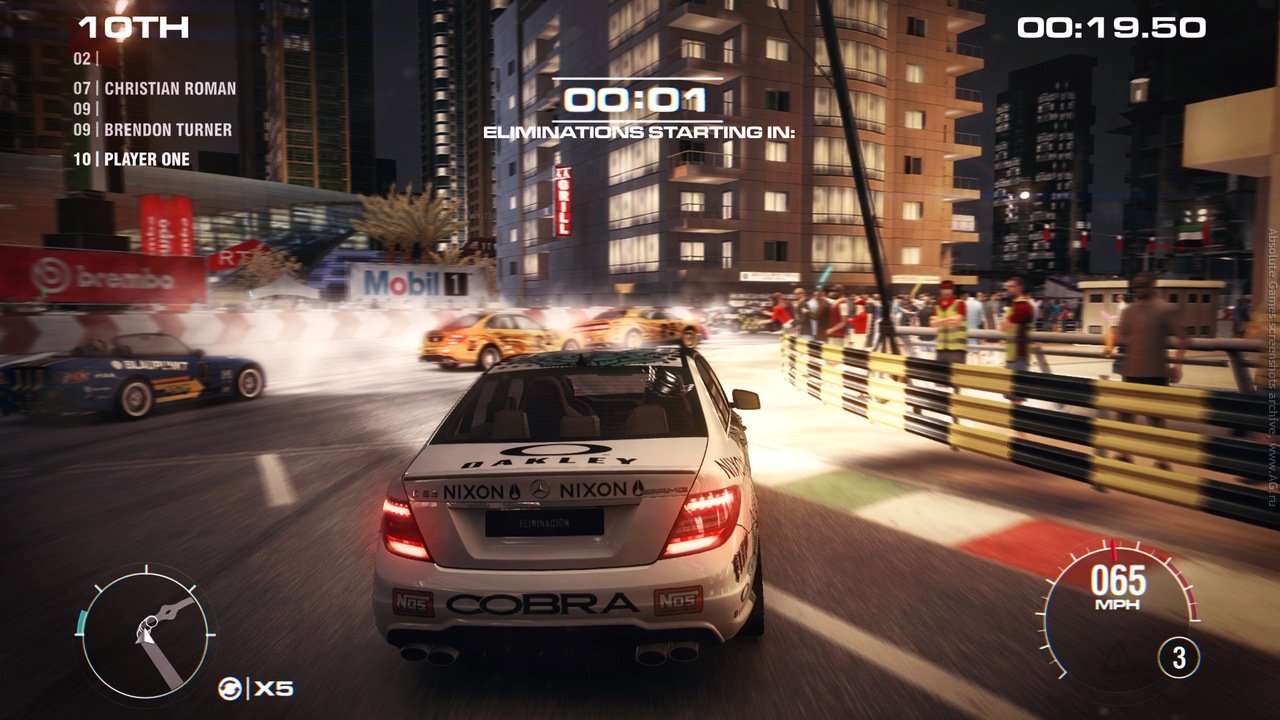Click the gear indicator showing 3
The width and height of the screenshot is (1280, 720).
pyautogui.click(x=1179, y=658)
